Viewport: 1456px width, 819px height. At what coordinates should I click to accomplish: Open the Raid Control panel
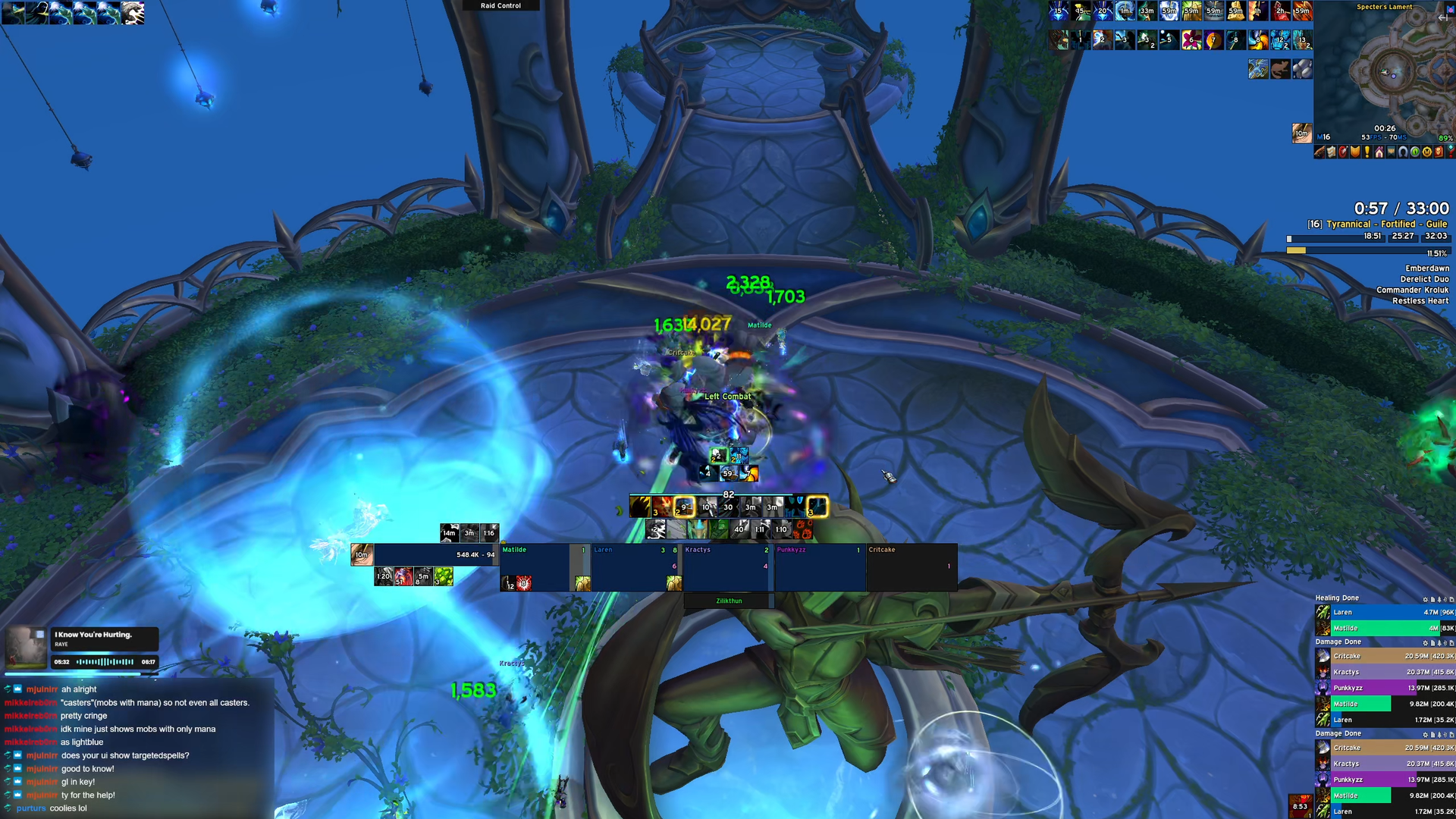tap(500, 5)
